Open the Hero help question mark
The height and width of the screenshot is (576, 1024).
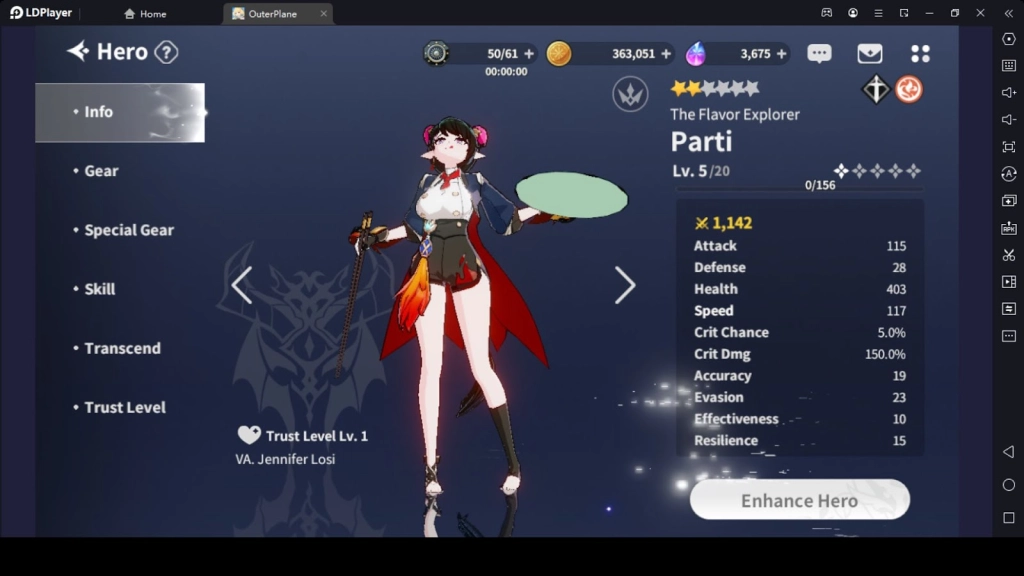tap(166, 52)
